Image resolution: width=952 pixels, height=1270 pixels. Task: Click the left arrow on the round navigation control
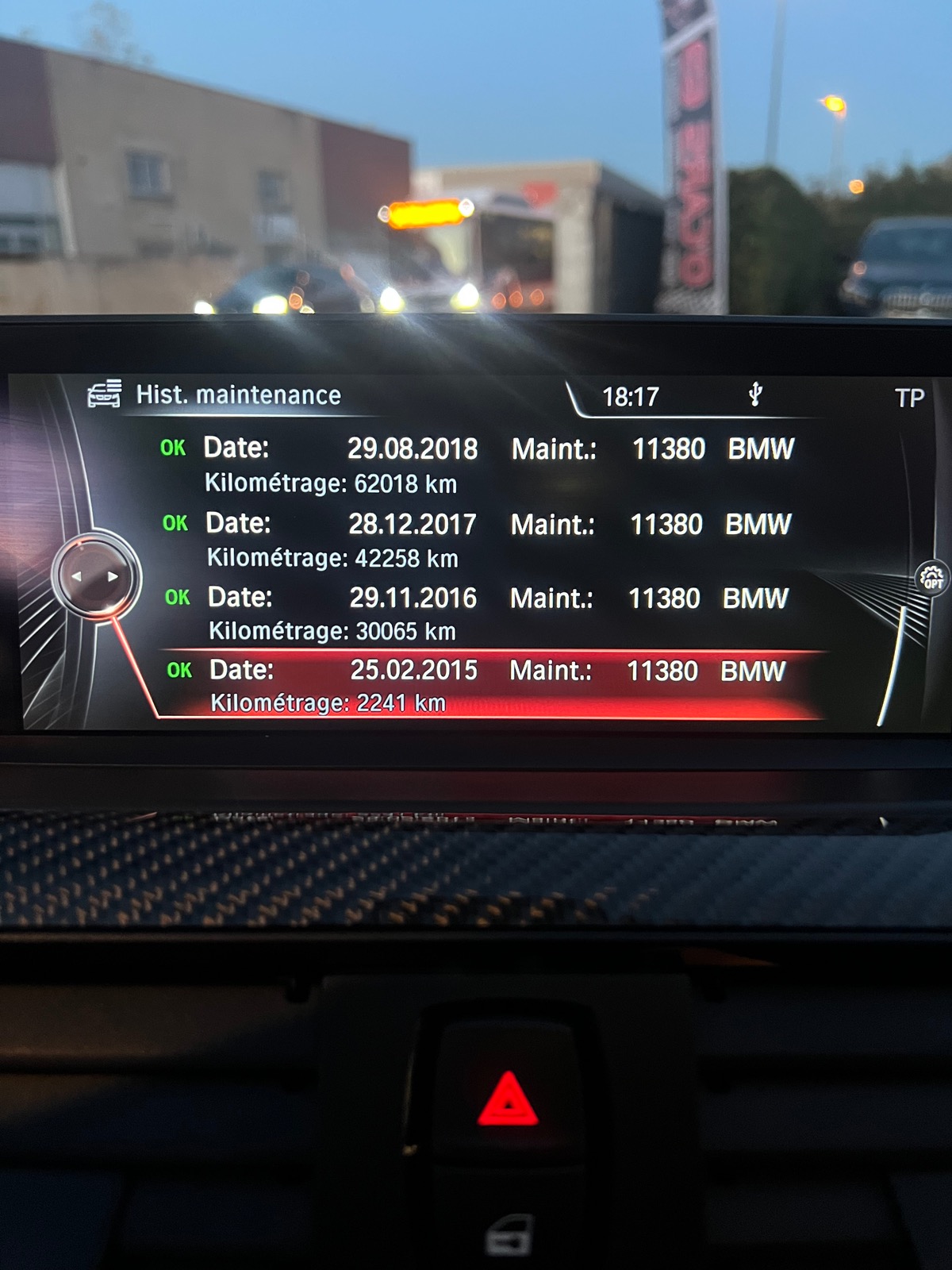coord(77,576)
